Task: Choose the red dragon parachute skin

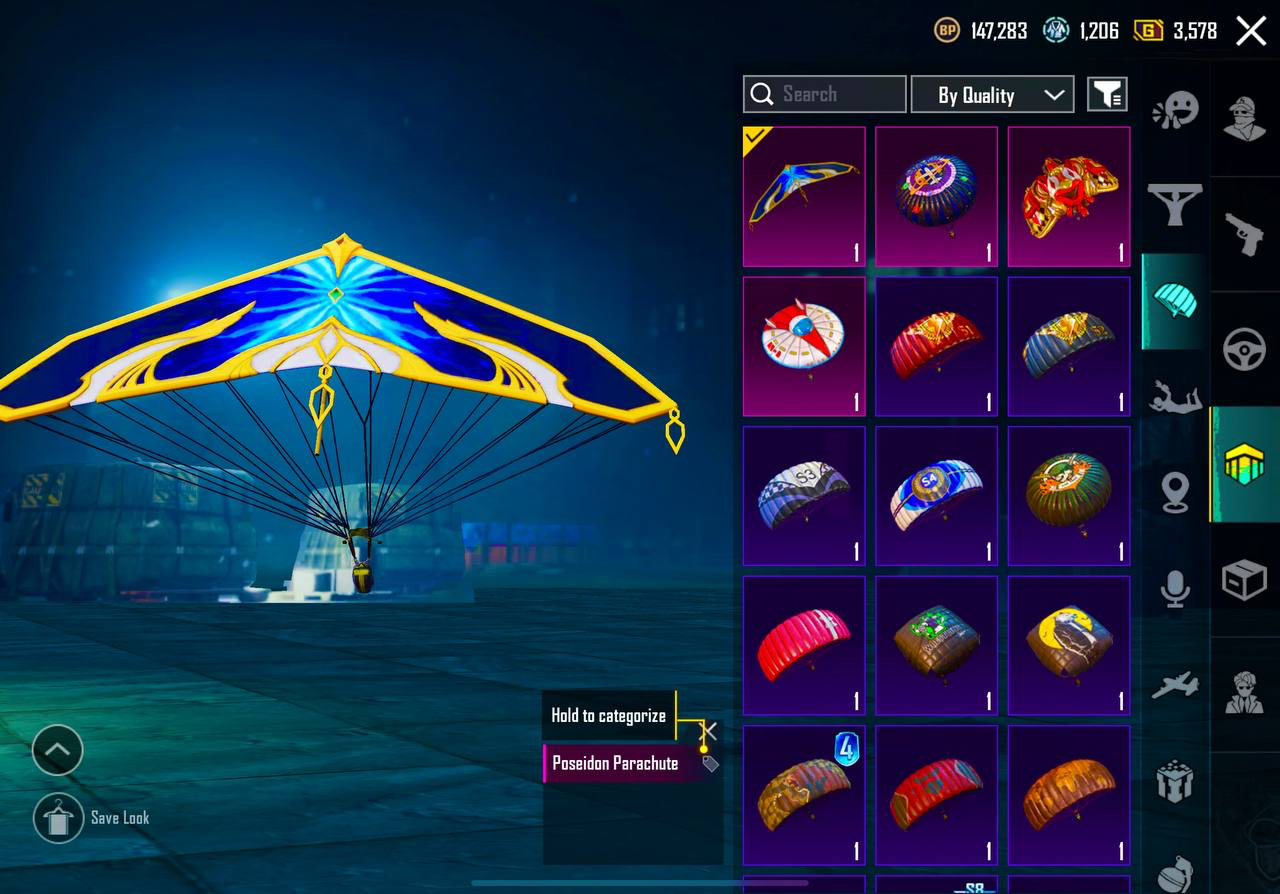Action: click(1069, 196)
